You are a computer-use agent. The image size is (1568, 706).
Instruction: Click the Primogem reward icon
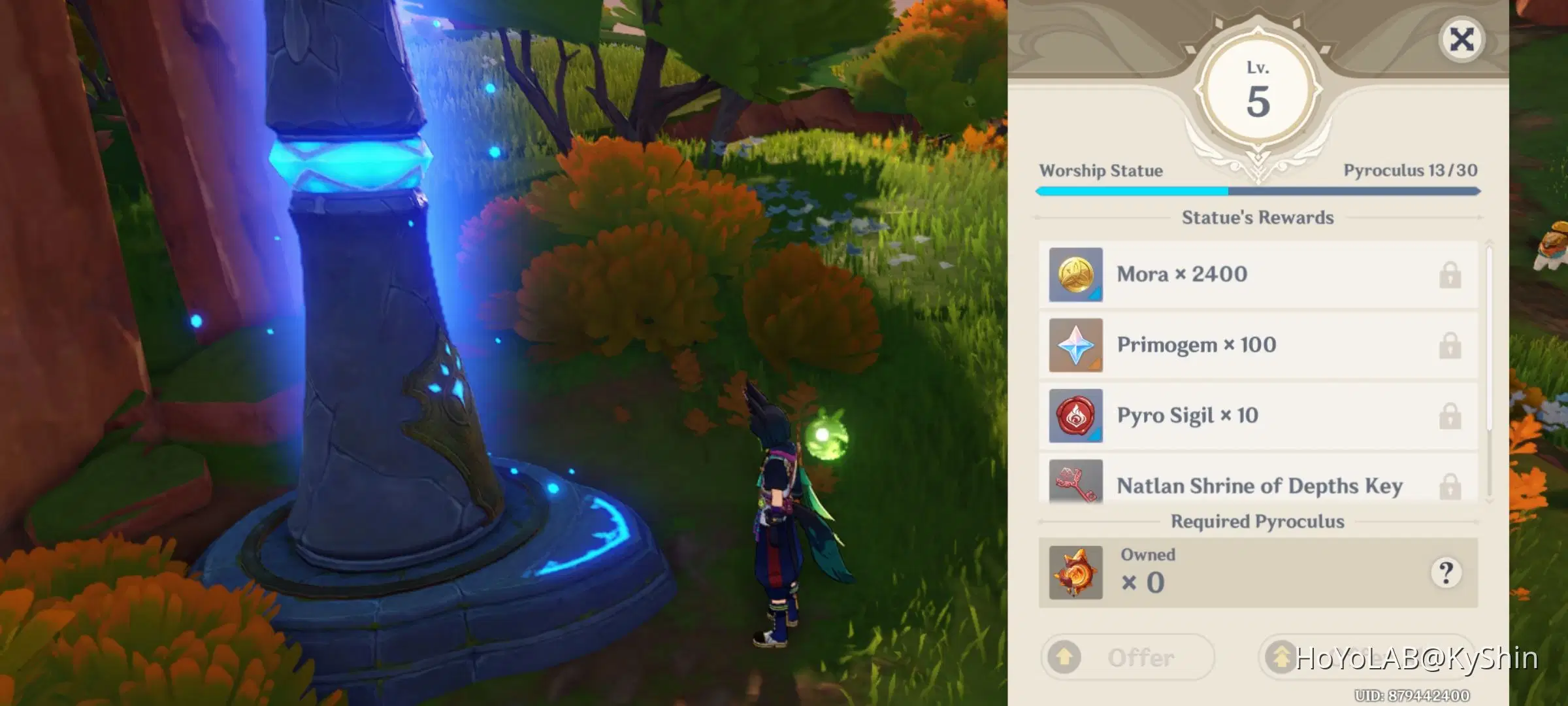1075,345
